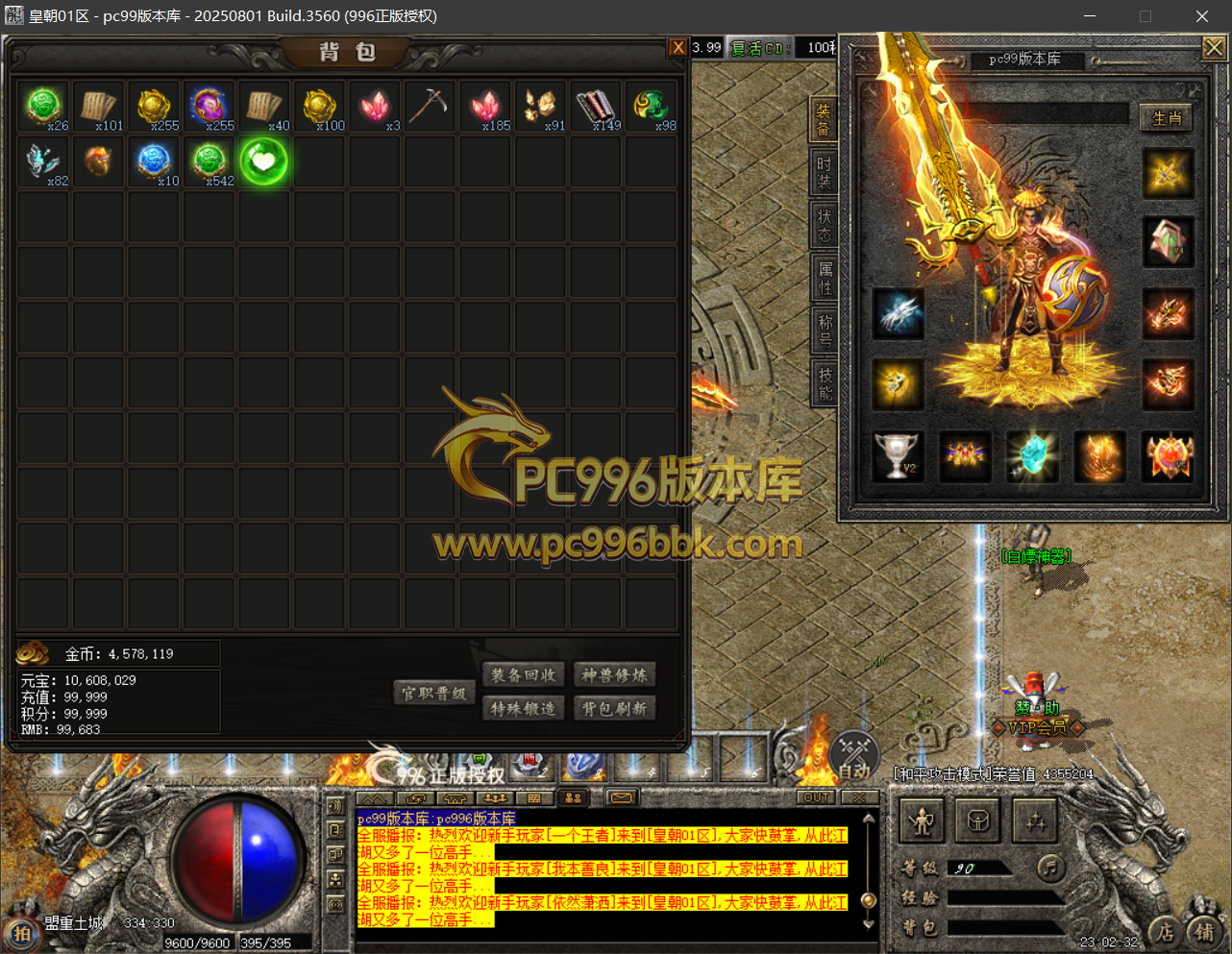Open 特殊锻造 special forging
The width and height of the screenshot is (1232, 954).
tap(523, 709)
